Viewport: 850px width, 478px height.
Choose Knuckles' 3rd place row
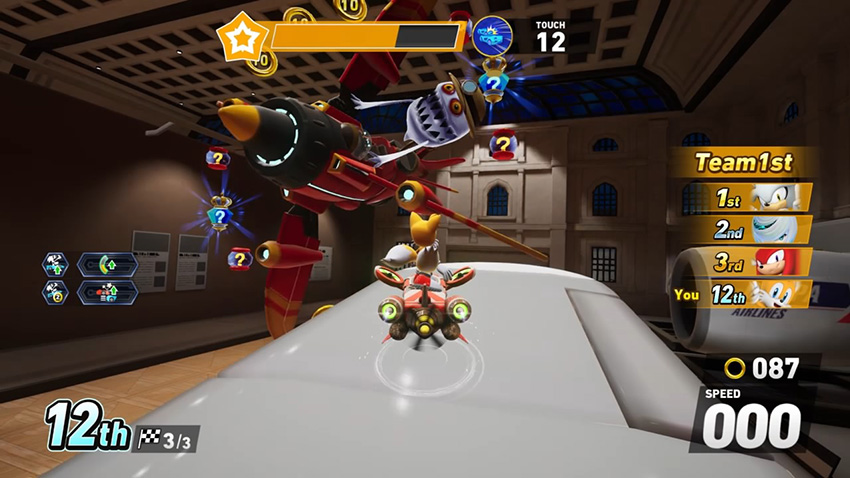tap(760, 262)
